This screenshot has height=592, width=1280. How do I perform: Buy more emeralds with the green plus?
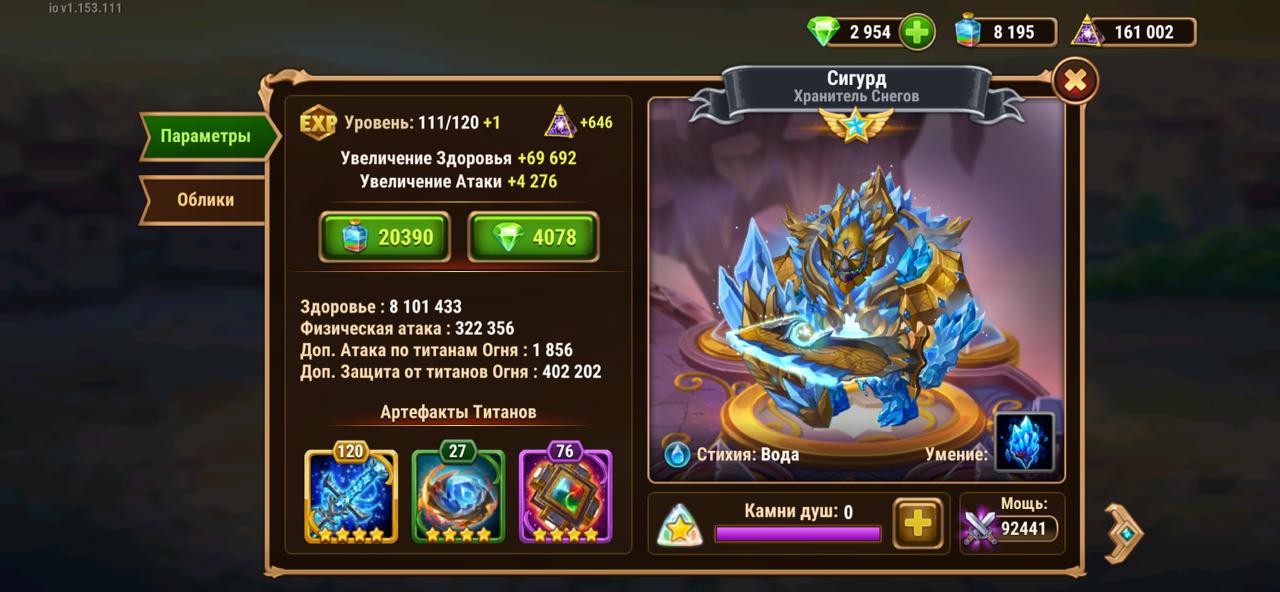[x=916, y=32]
